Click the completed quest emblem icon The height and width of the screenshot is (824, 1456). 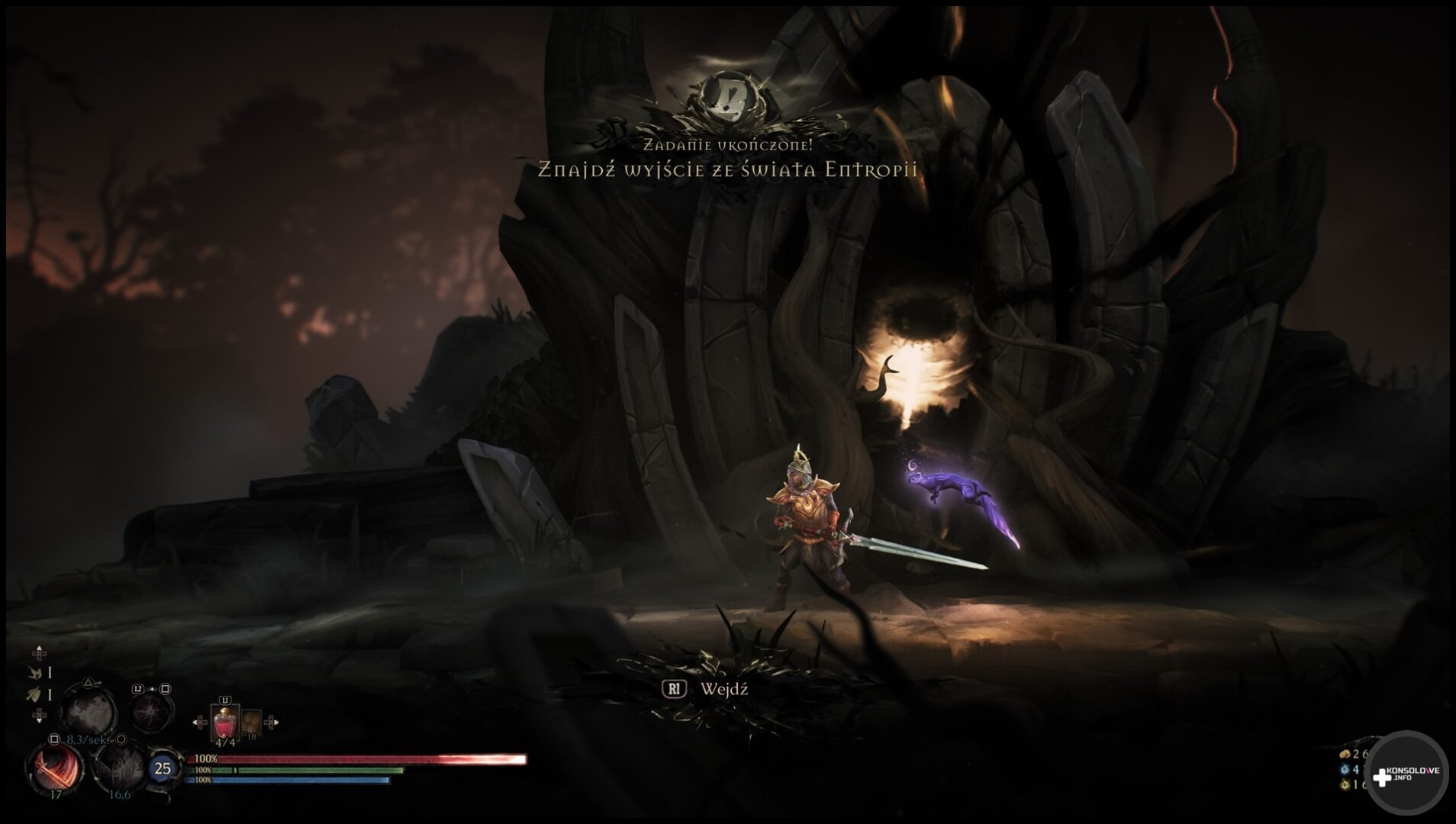coord(729,98)
